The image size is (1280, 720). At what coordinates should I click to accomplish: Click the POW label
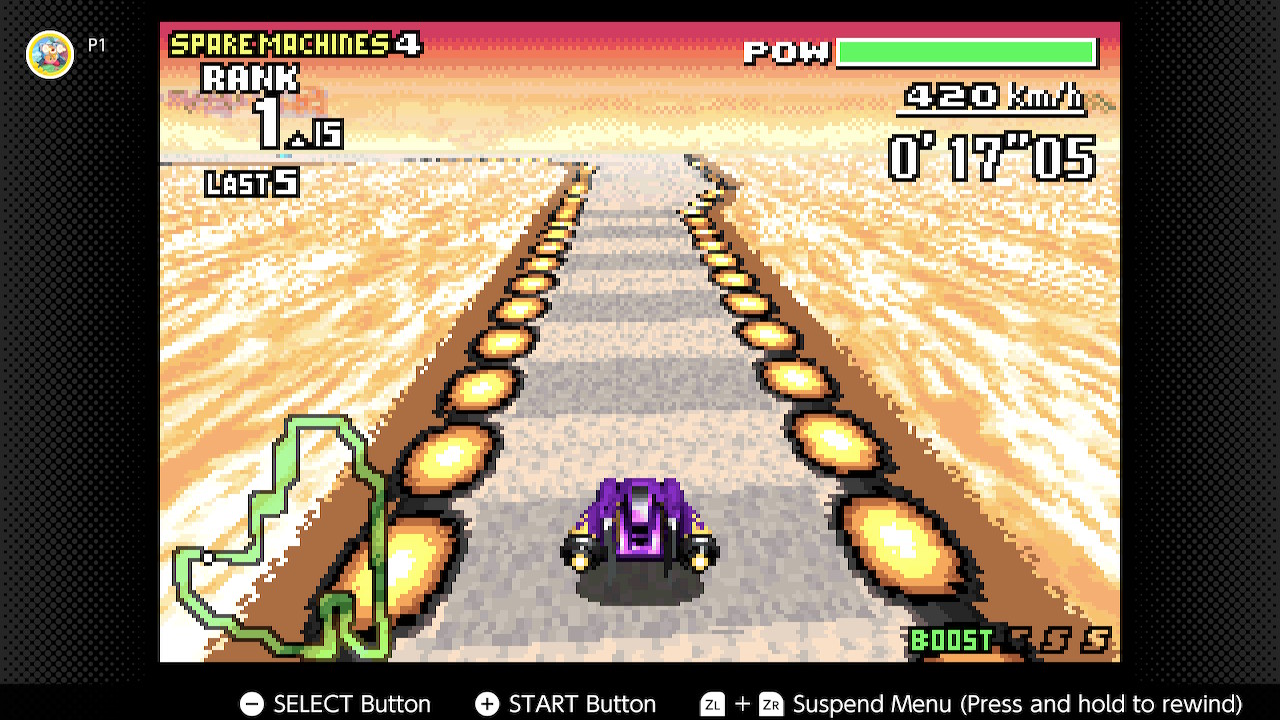(785, 51)
